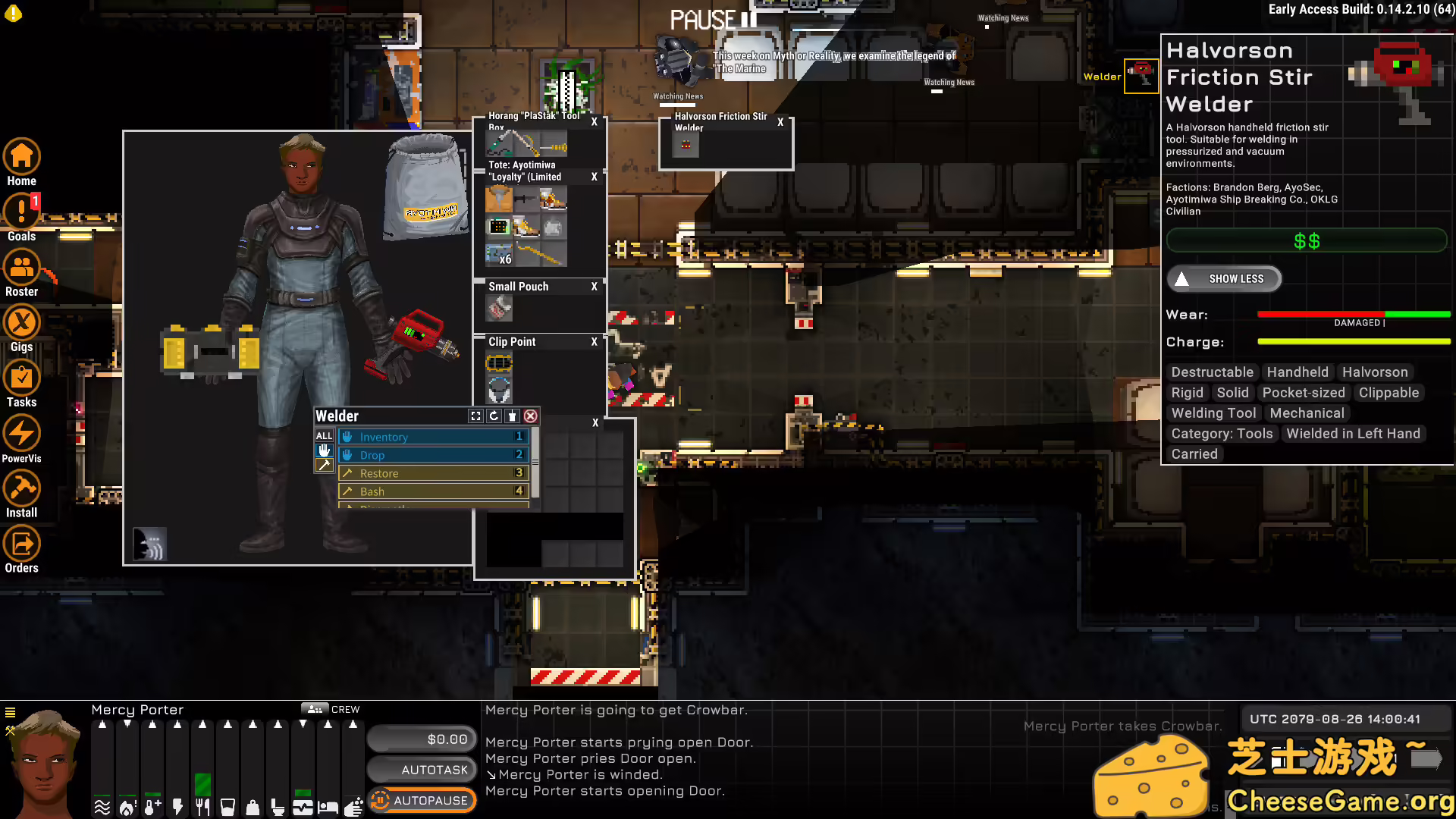Close the Halvorson Friction Stir Welder window
The width and height of the screenshot is (1456, 819).
tap(780, 122)
